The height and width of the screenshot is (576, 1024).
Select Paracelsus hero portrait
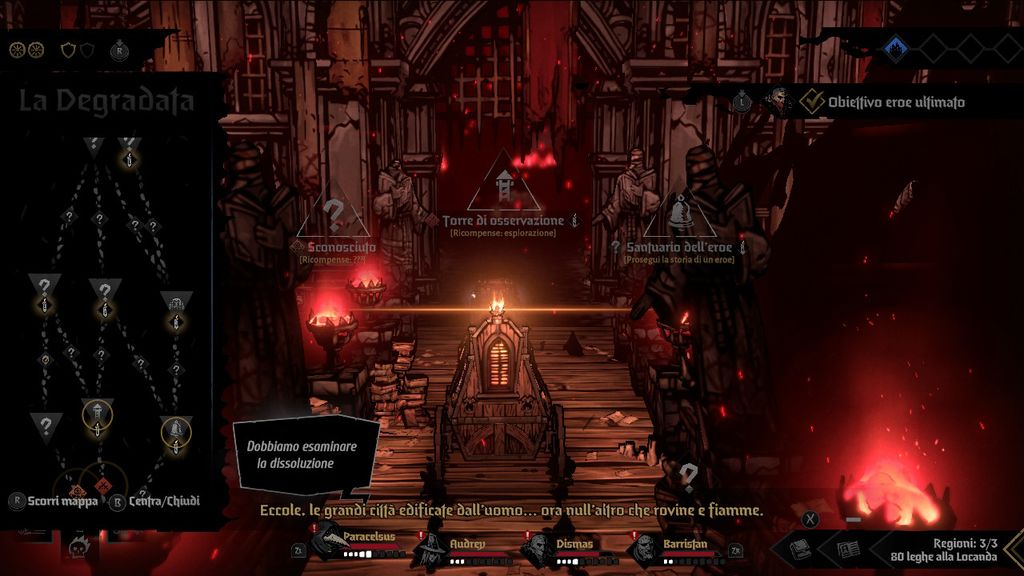[x=328, y=545]
